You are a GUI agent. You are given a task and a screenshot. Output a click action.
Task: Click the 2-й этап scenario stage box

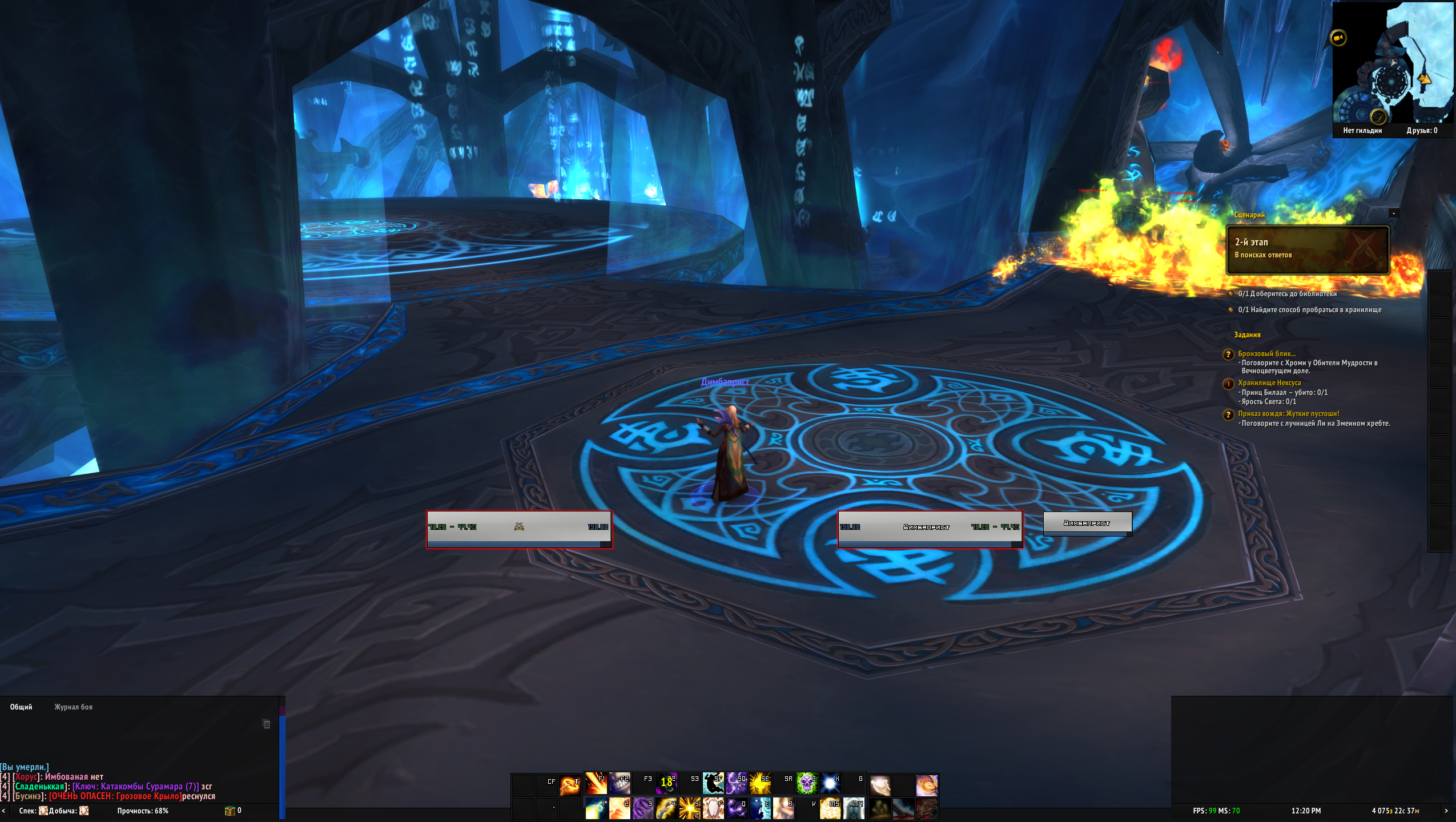coord(1308,250)
